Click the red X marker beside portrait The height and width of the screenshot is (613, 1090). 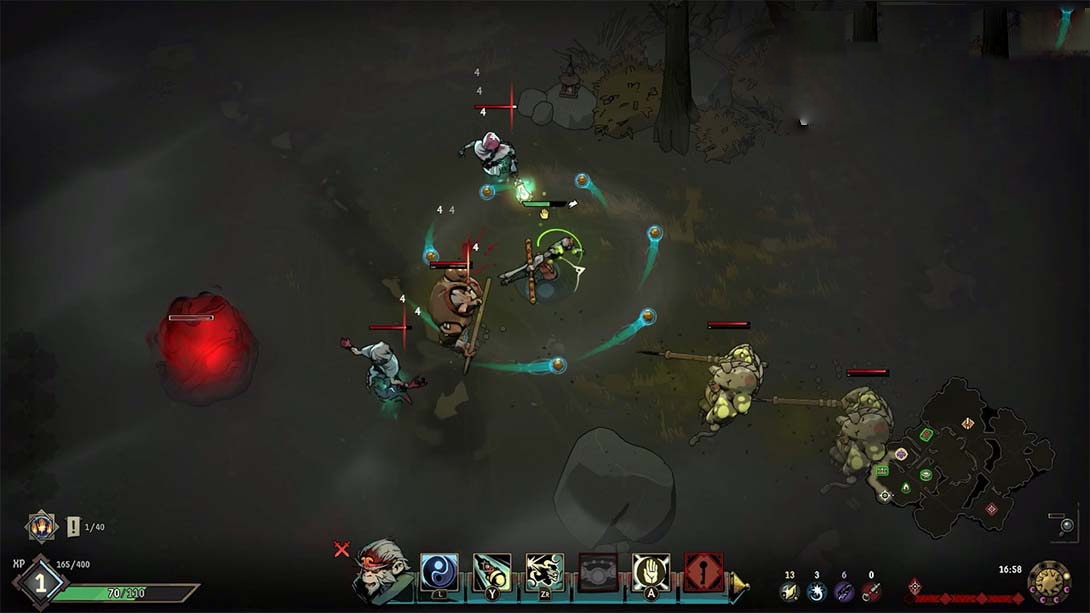point(342,549)
